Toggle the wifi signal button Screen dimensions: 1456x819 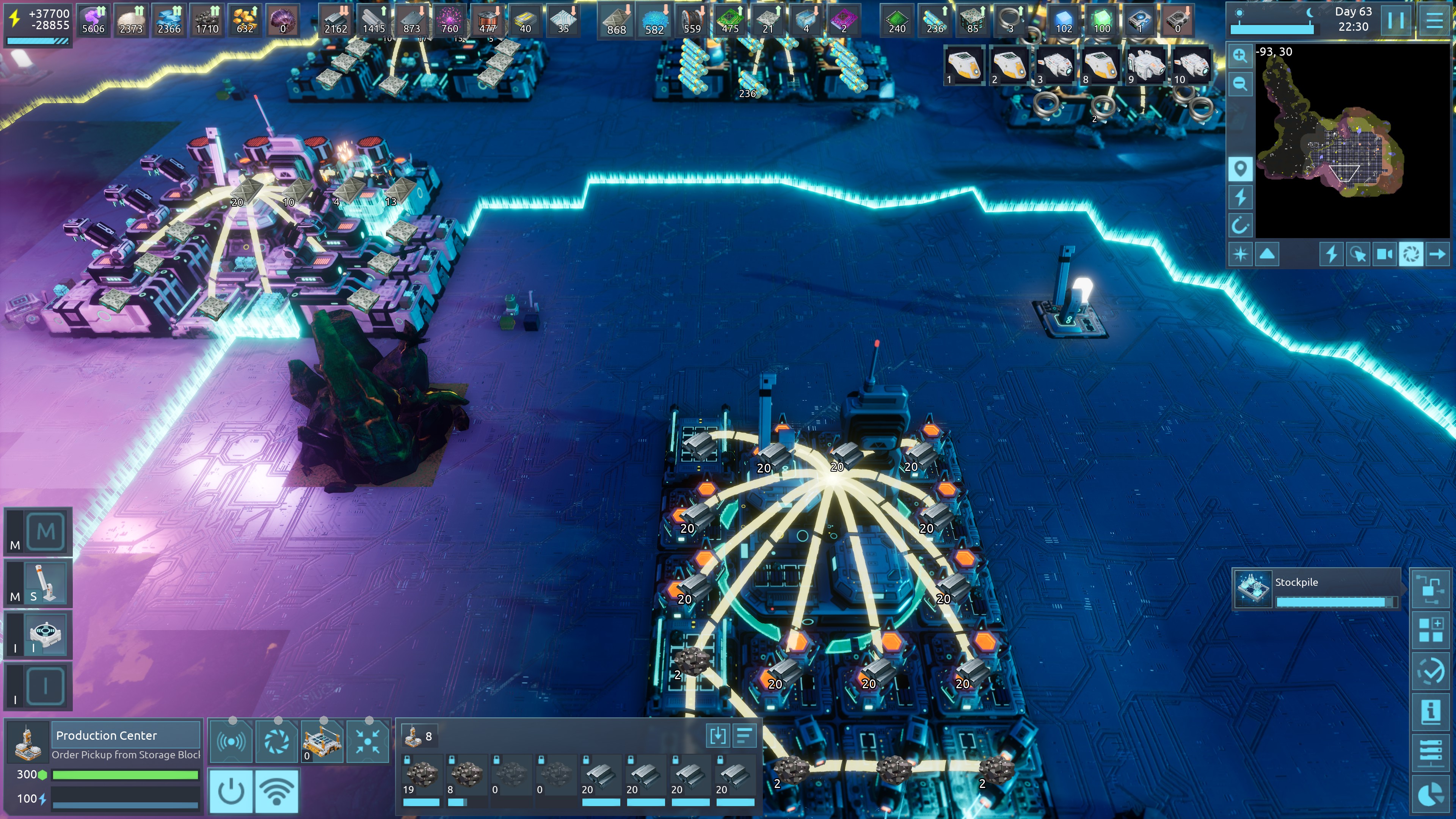276,791
